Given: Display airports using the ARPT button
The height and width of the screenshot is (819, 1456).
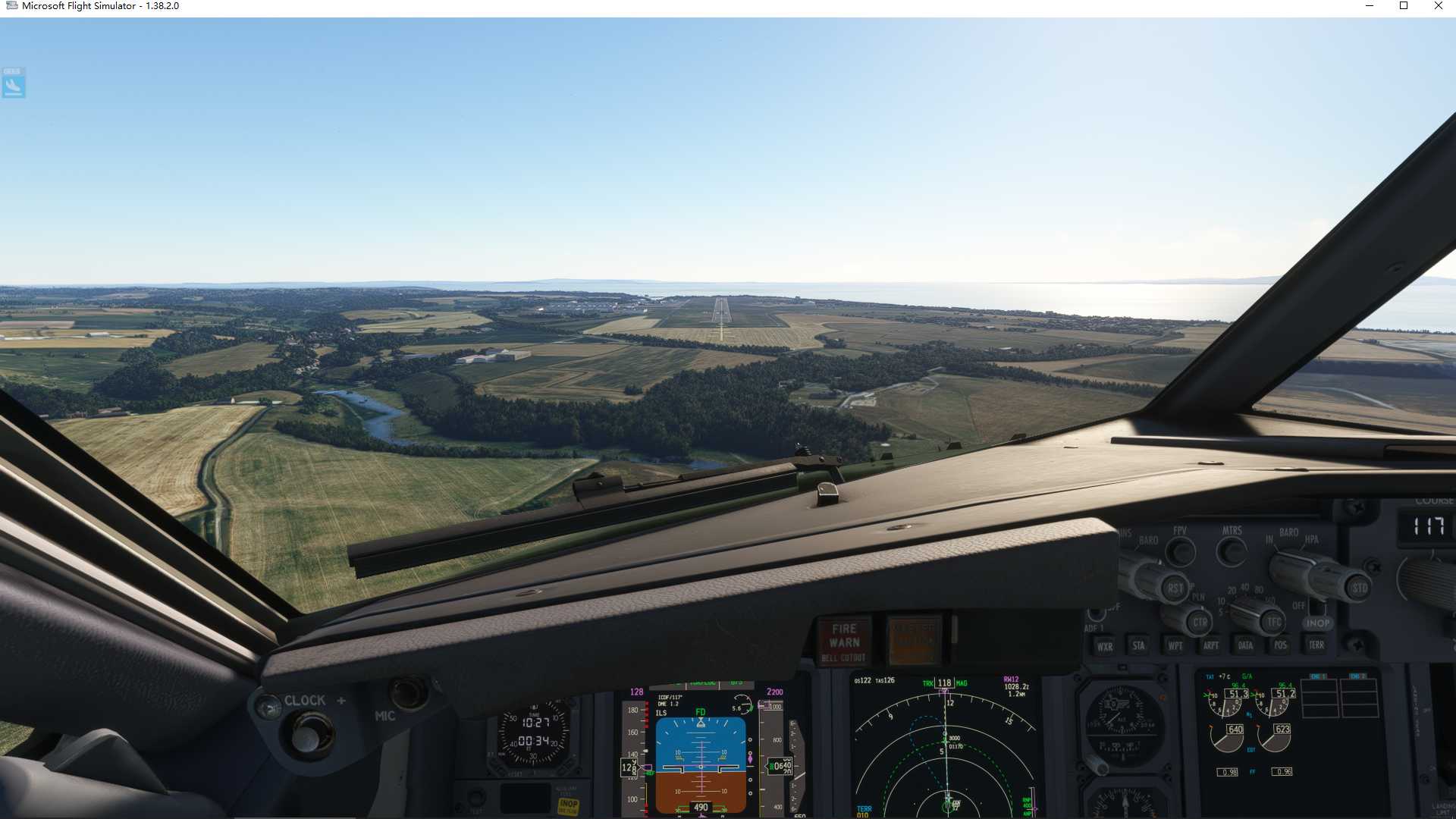Looking at the screenshot, I should 1211,647.
